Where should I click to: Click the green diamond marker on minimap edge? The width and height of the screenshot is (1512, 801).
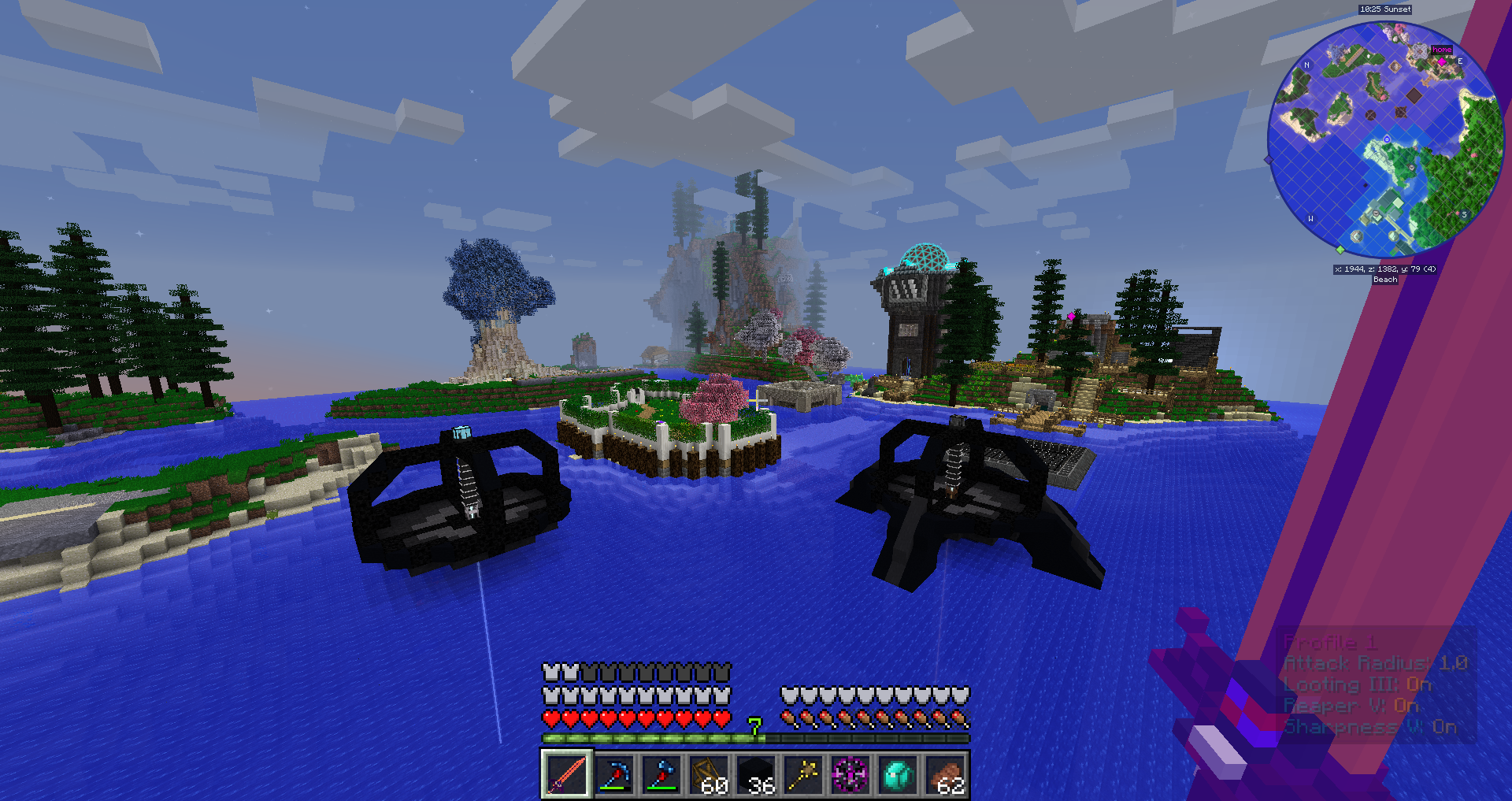point(1340,250)
